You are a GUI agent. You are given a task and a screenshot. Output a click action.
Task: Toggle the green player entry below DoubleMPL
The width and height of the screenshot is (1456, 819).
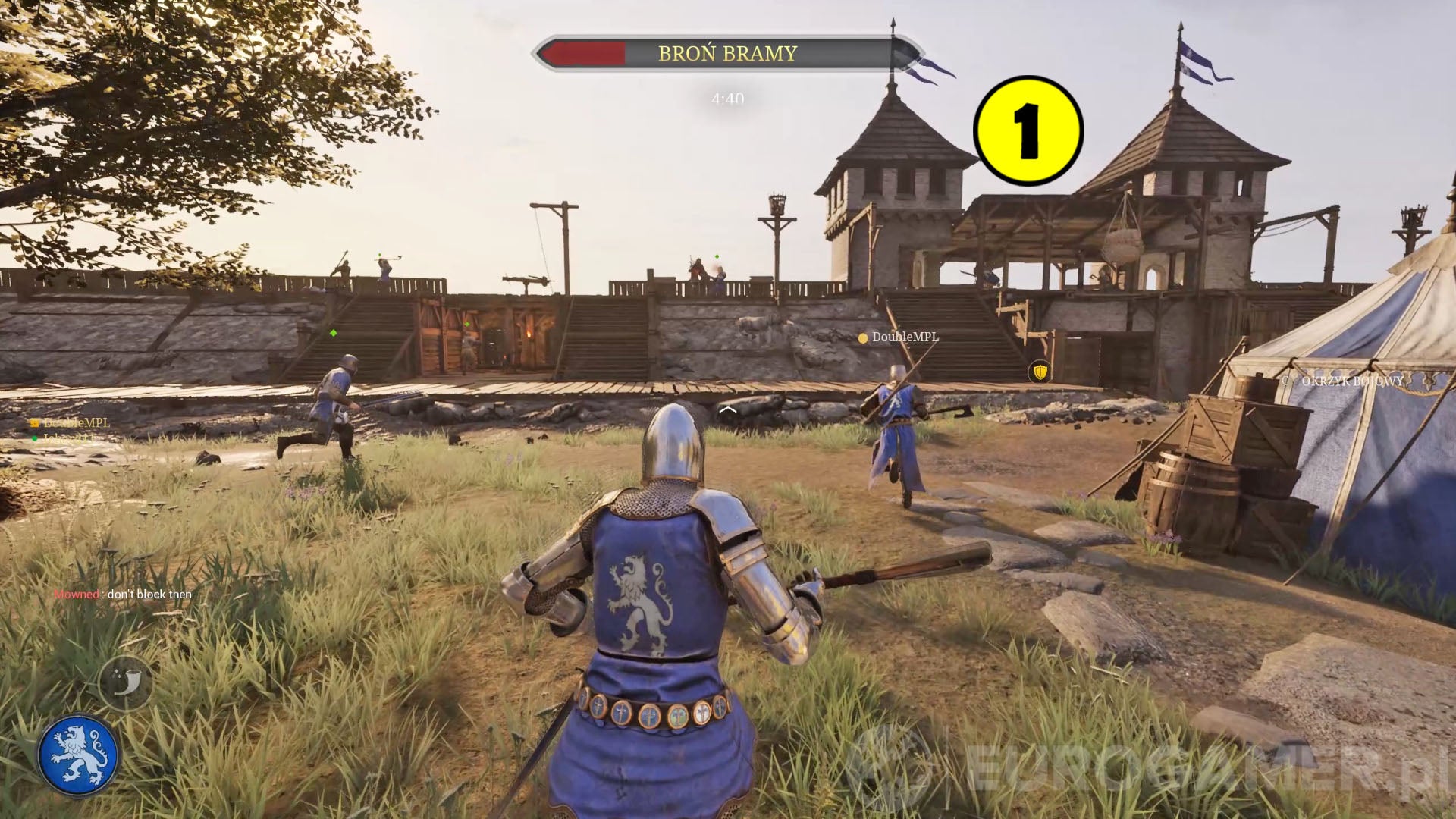68,438
